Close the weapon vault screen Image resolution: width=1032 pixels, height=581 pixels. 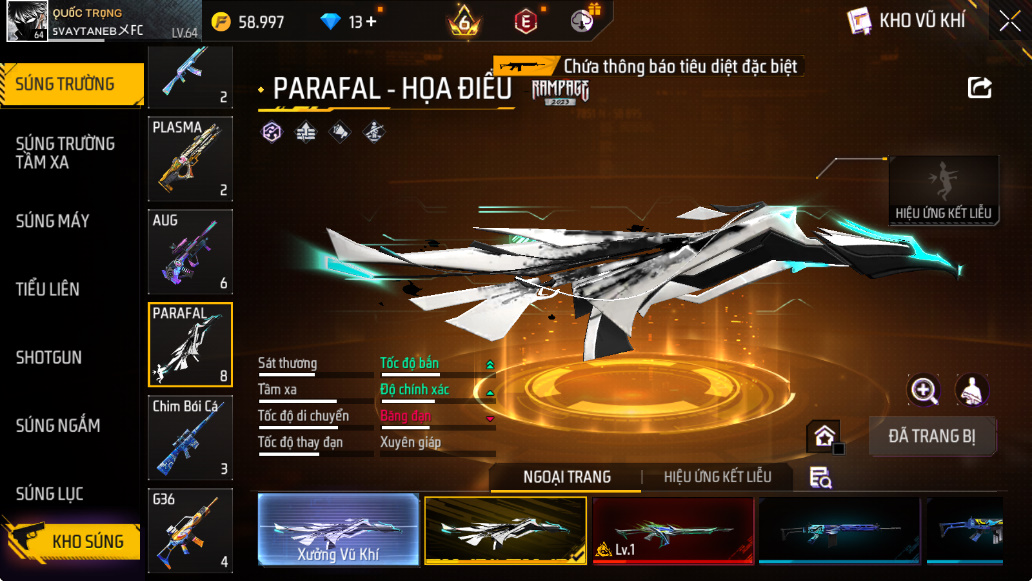coord(1009,21)
